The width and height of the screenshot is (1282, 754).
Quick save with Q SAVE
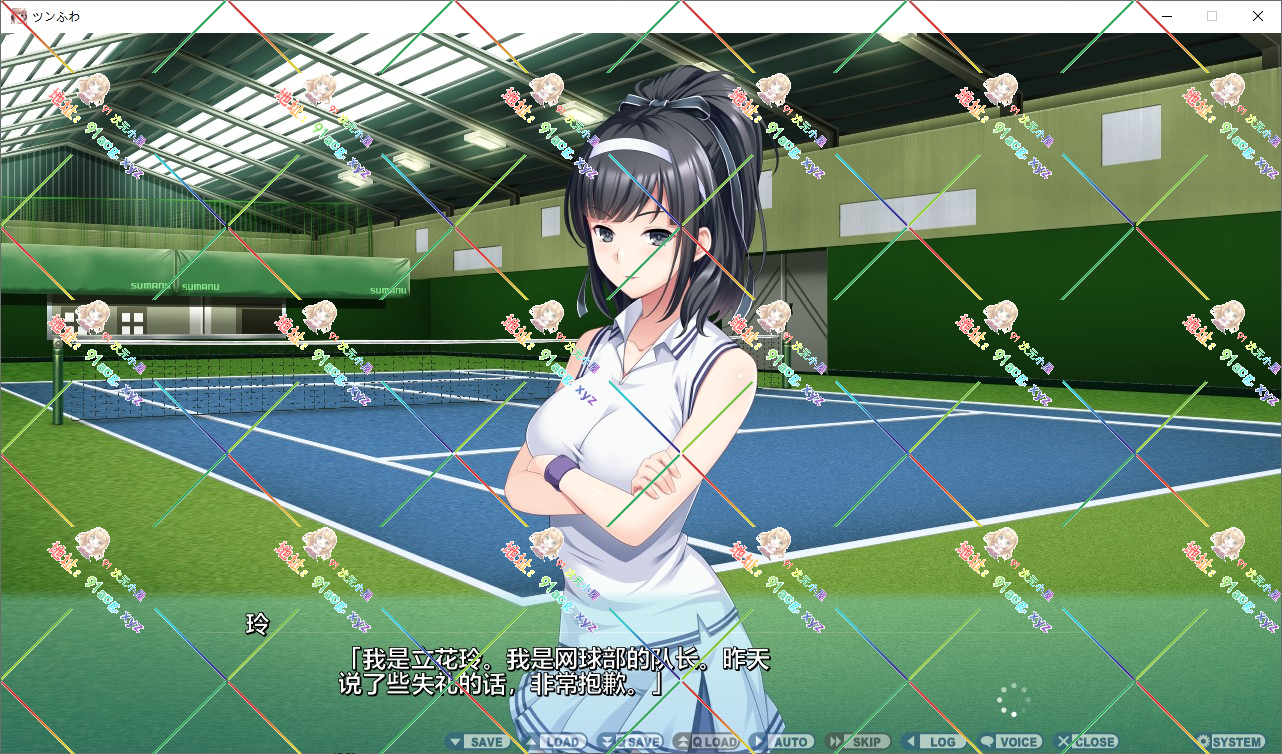[x=630, y=742]
